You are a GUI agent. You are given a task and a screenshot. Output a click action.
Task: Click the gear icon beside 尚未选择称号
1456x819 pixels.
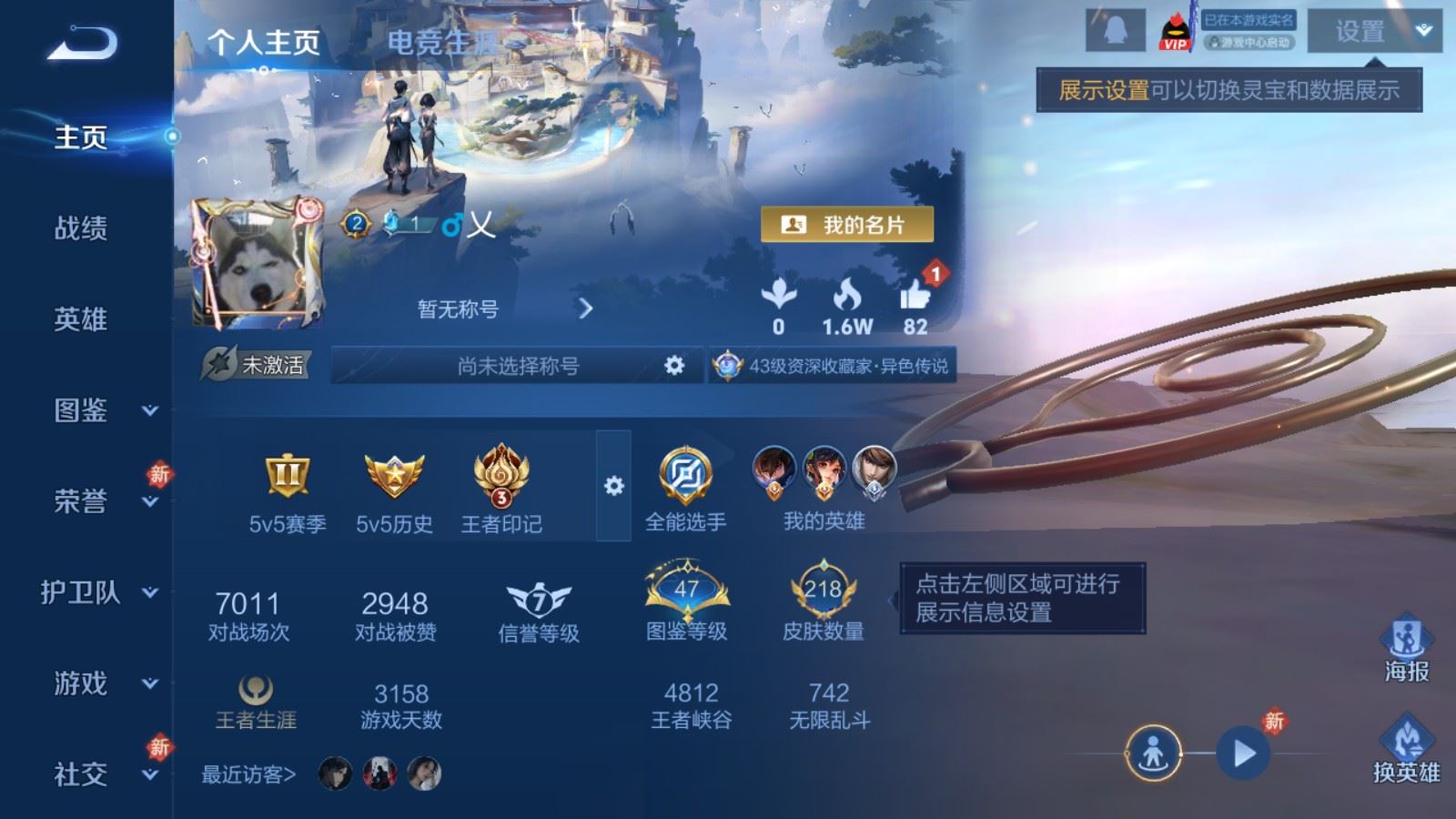pos(673,365)
